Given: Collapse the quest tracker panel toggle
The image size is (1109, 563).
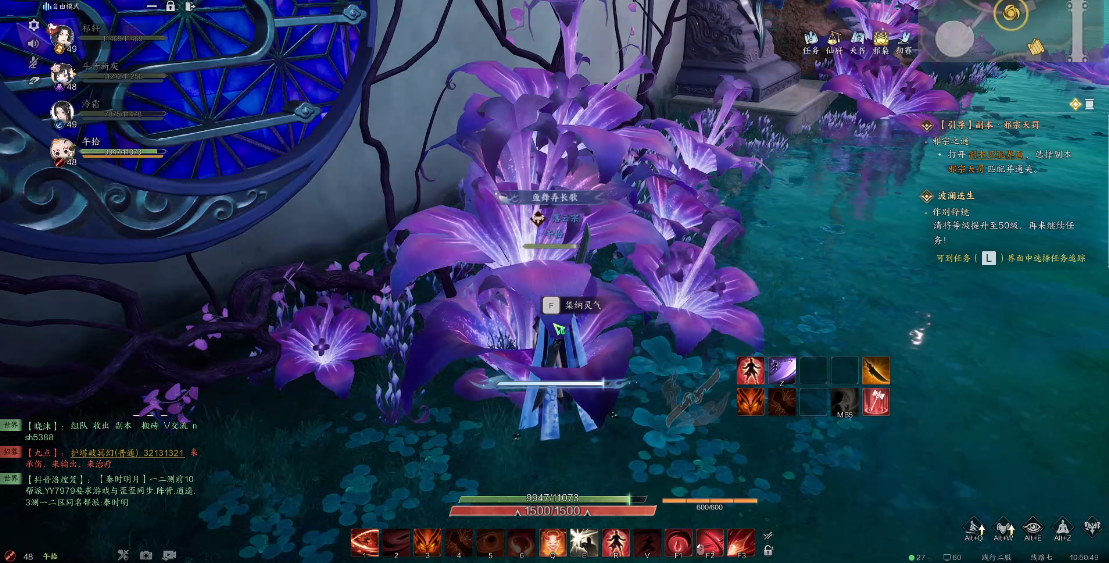Looking at the screenshot, I should 1075,104.
